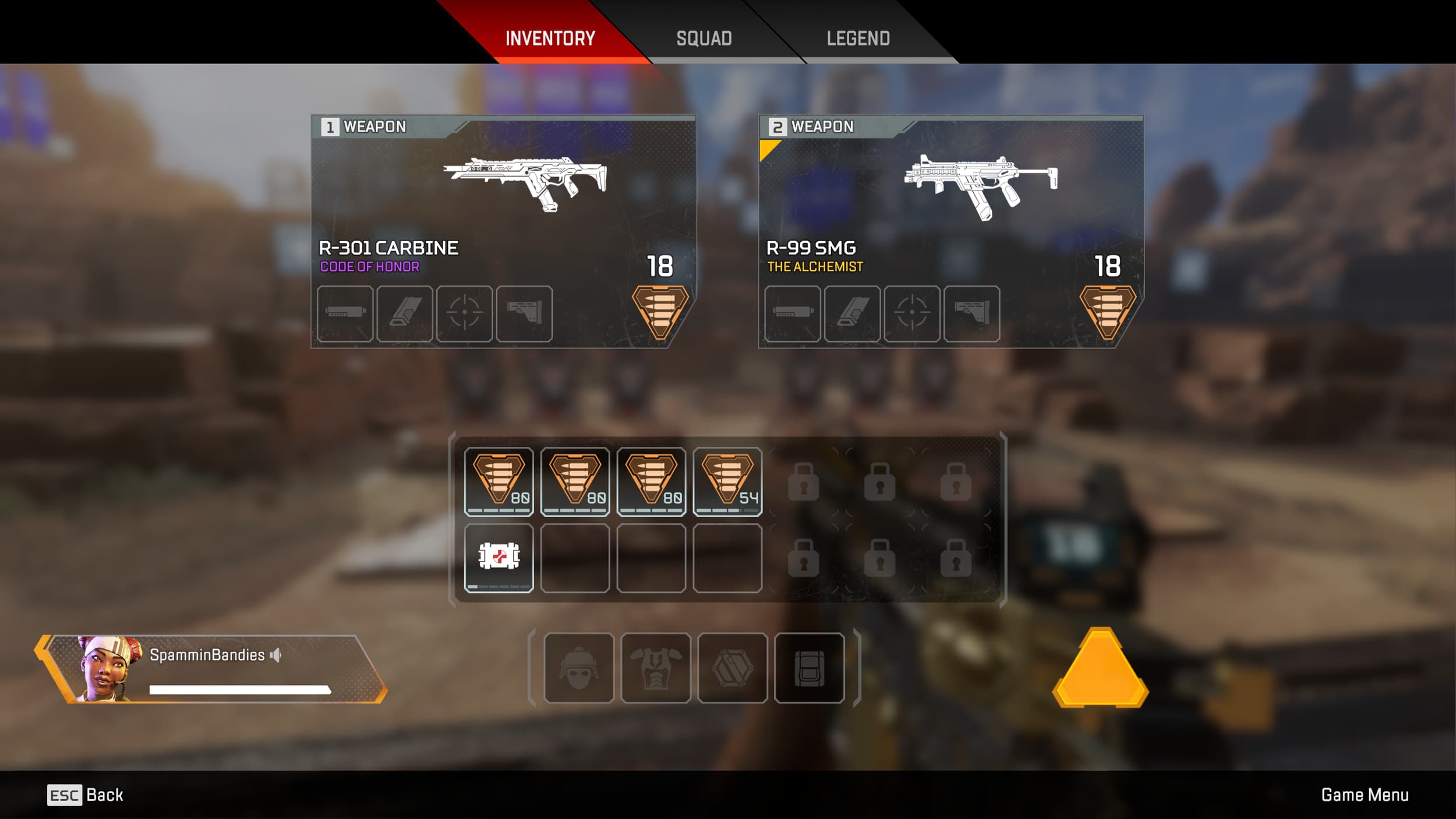Open the optic attachment slot on the R-301
The width and height of the screenshot is (1456, 819).
coord(465,315)
